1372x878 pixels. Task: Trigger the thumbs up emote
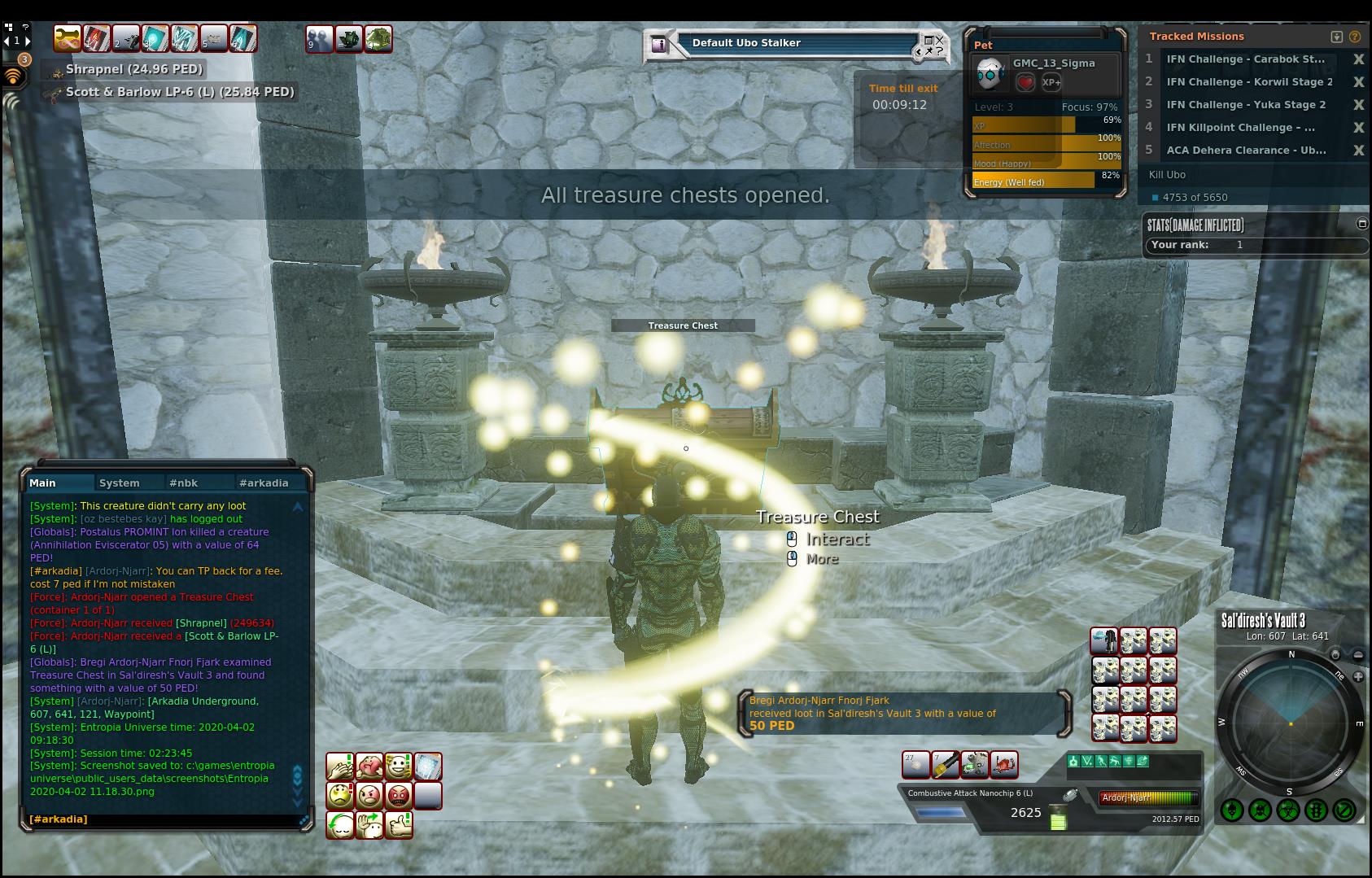point(399,824)
